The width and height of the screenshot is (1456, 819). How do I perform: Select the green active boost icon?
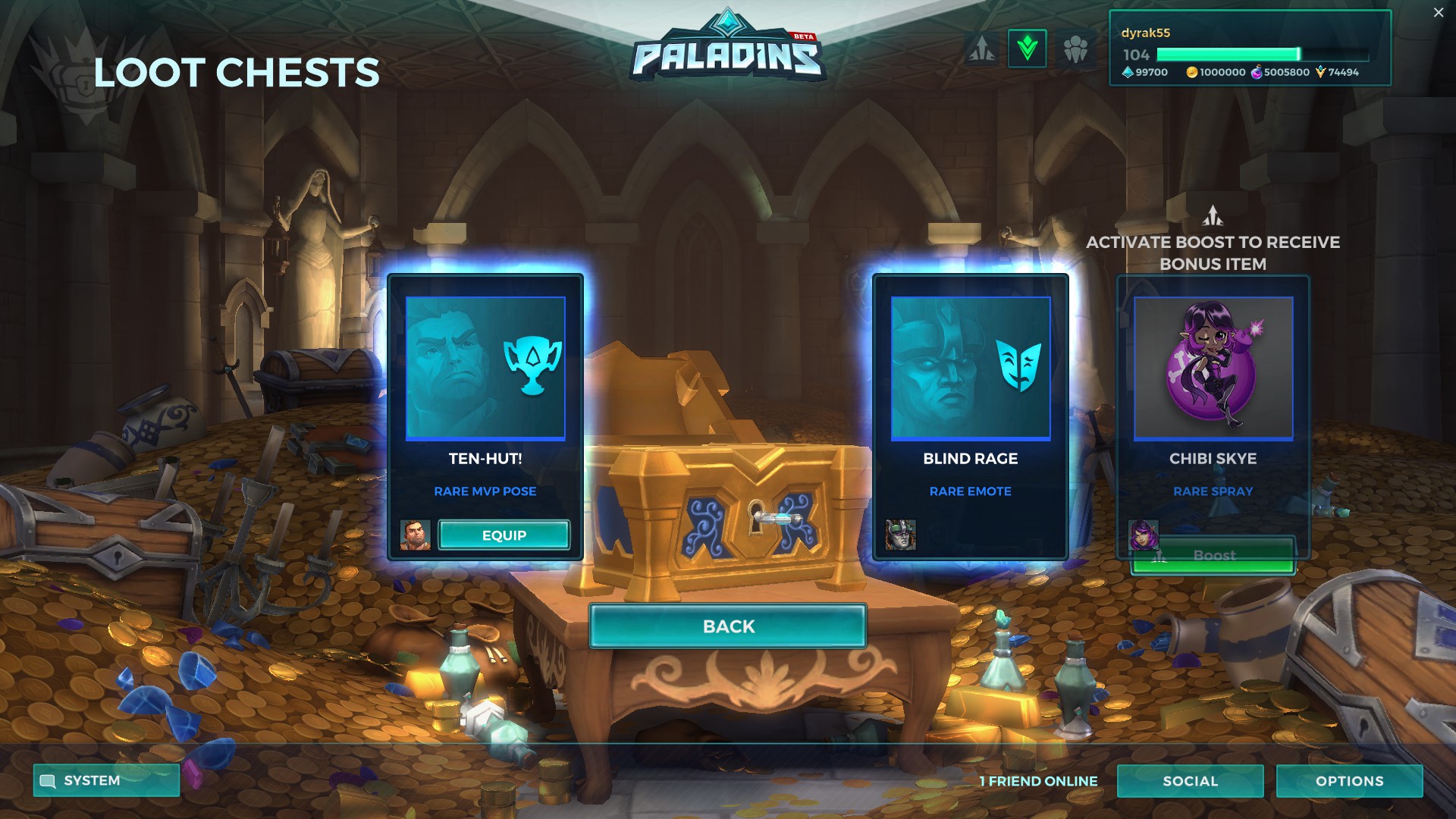(x=1029, y=48)
